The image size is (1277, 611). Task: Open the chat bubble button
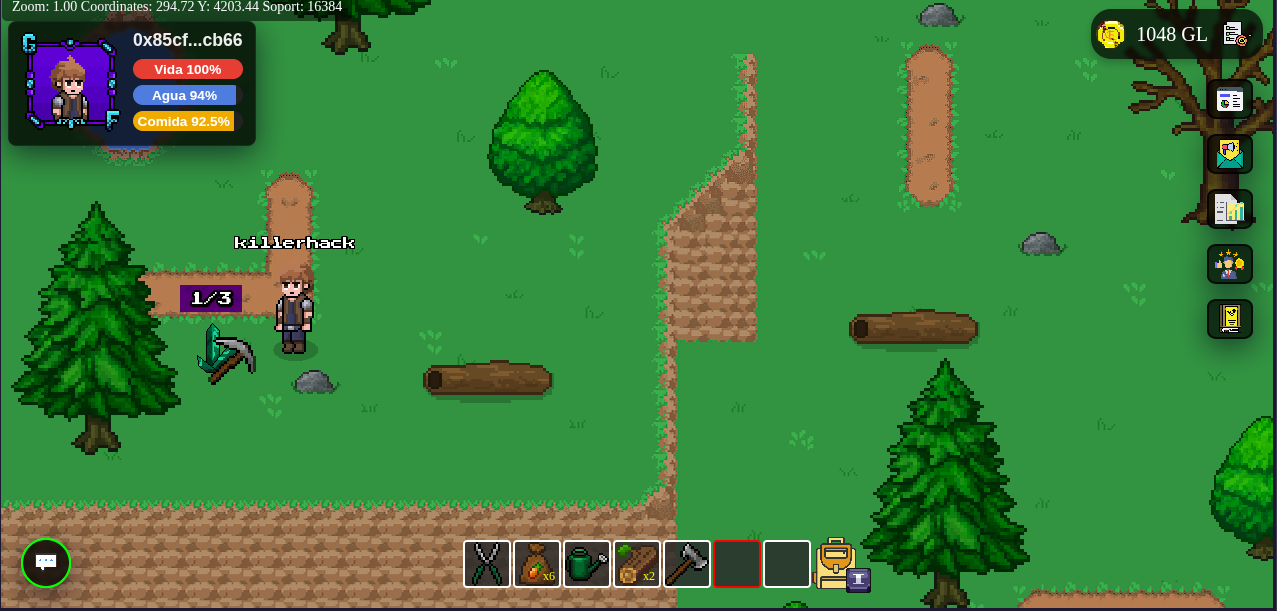pos(46,563)
